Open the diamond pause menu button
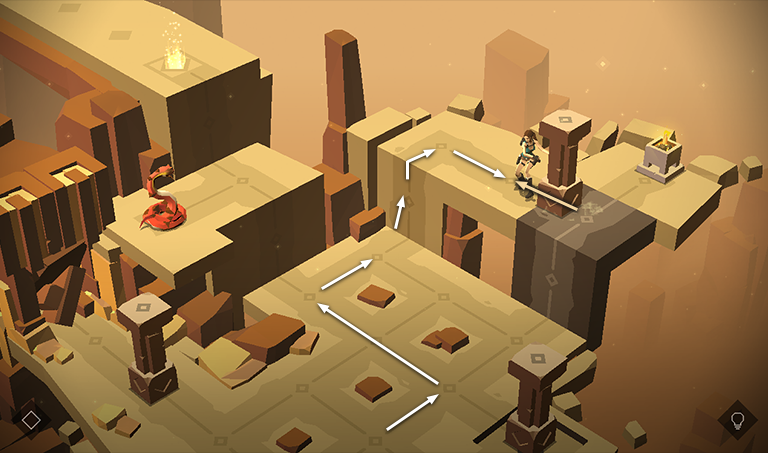768x453 pixels. 31,419
